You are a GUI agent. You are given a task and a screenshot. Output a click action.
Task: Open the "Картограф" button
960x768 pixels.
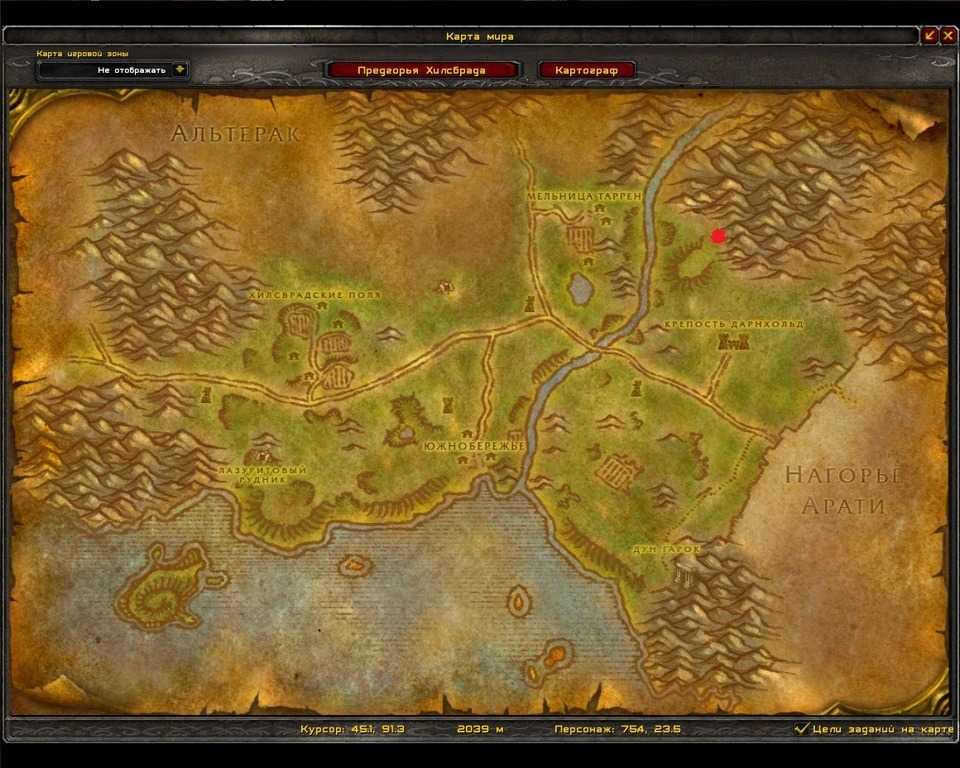[586, 70]
